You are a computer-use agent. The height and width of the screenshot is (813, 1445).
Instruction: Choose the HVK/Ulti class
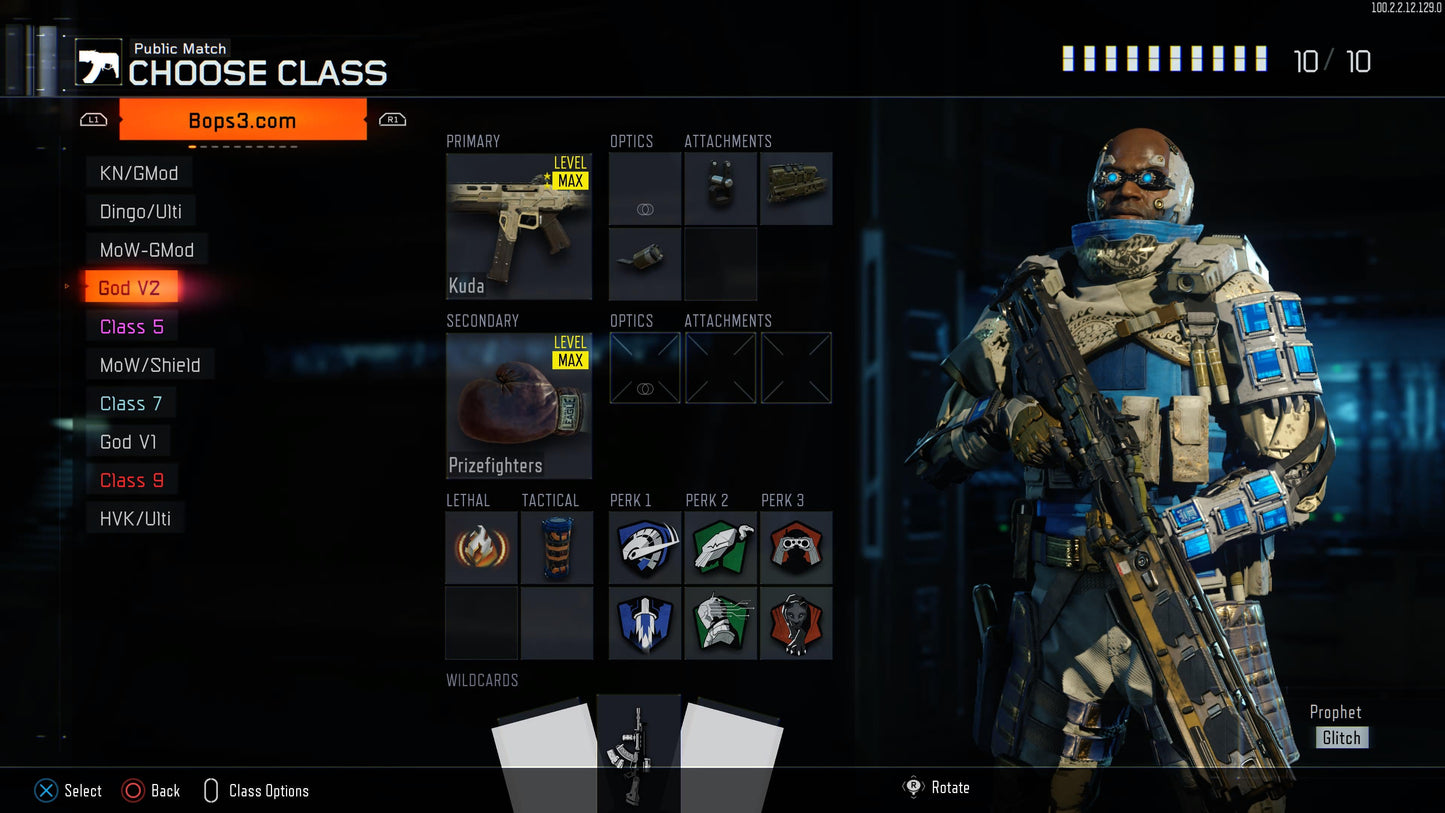[135, 519]
